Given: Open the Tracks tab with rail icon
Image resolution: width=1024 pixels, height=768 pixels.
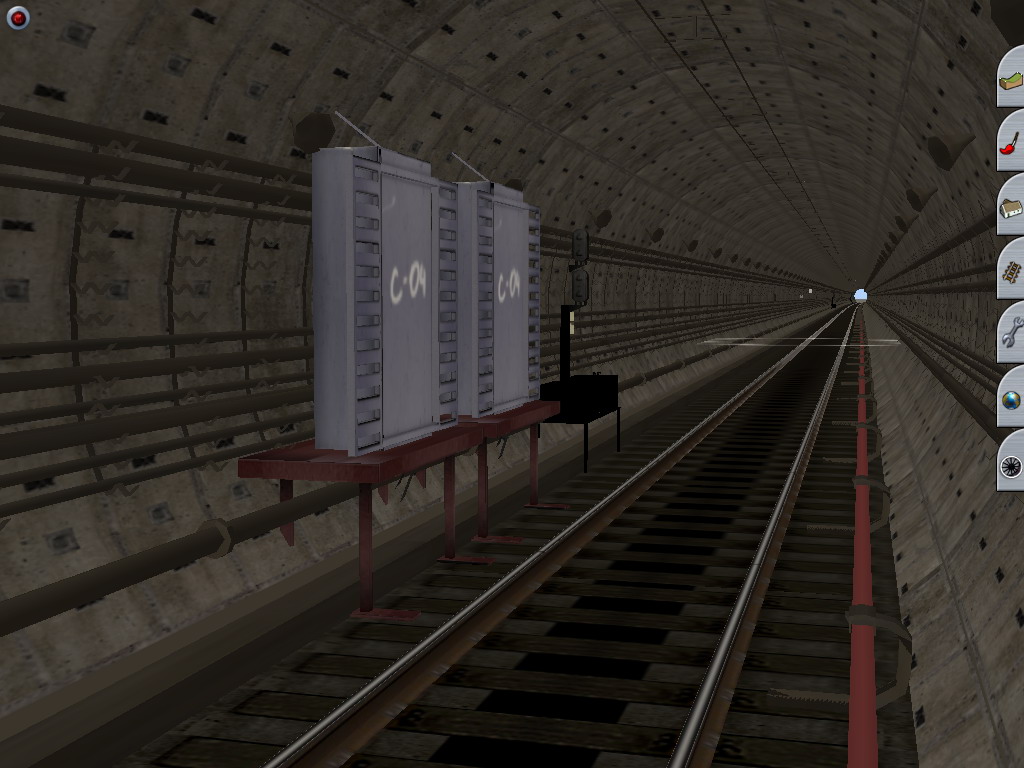Looking at the screenshot, I should coord(1011,272).
